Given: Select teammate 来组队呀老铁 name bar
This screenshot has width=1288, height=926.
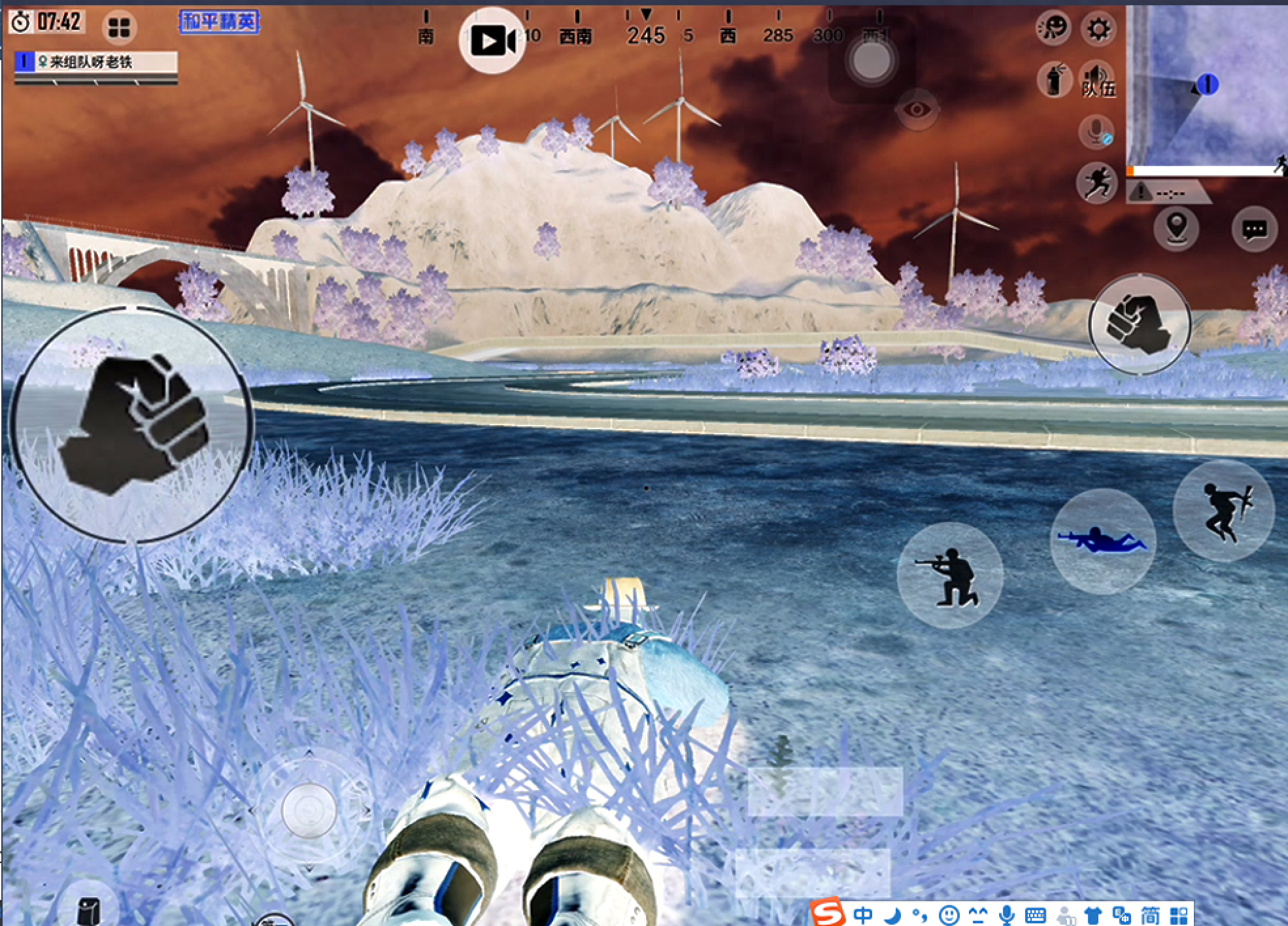Looking at the screenshot, I should (96, 63).
